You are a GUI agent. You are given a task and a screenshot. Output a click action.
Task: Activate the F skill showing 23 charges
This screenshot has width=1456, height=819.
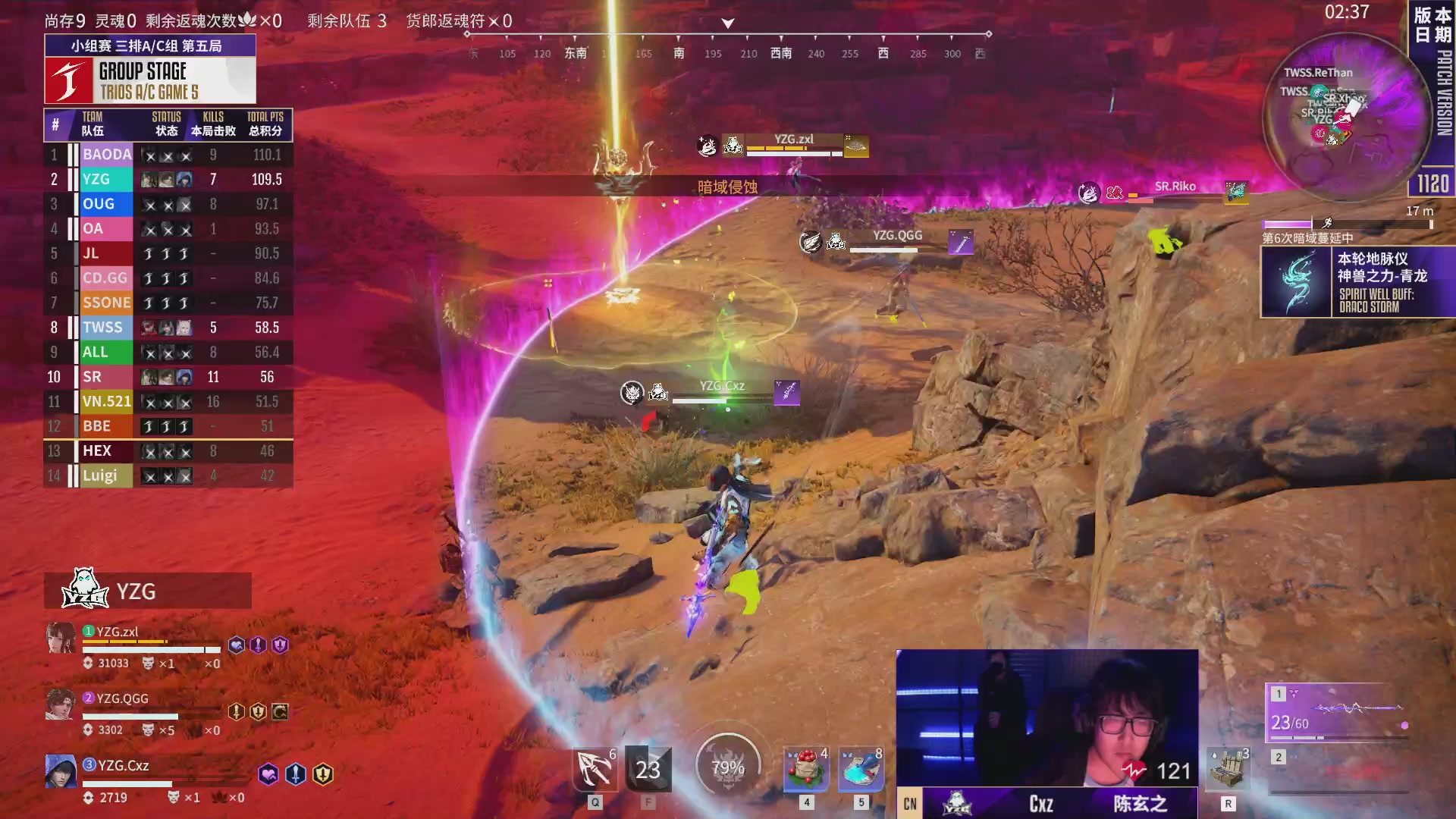[x=648, y=767]
